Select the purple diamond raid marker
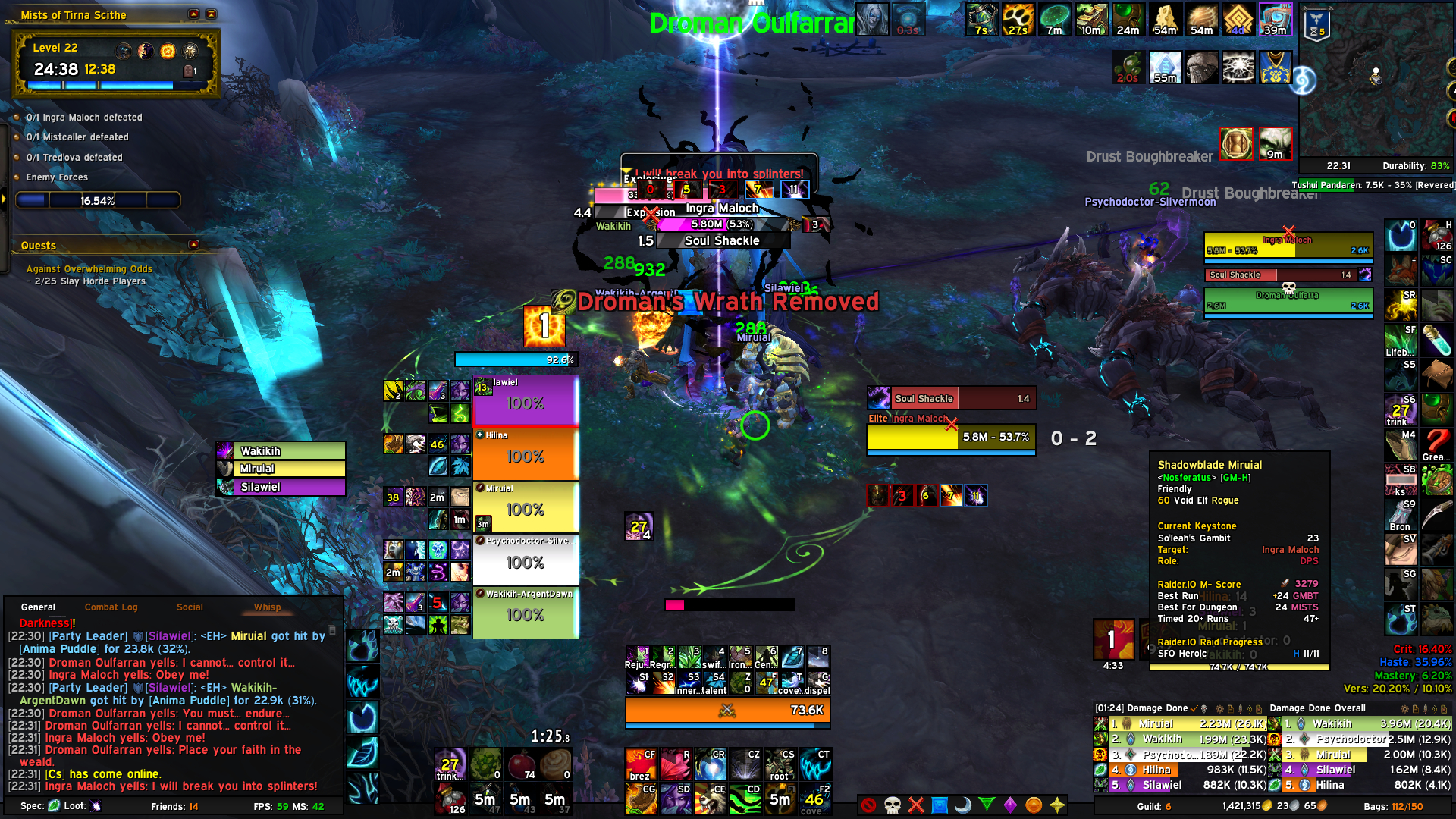This screenshot has width=1456, height=819. click(x=1010, y=805)
